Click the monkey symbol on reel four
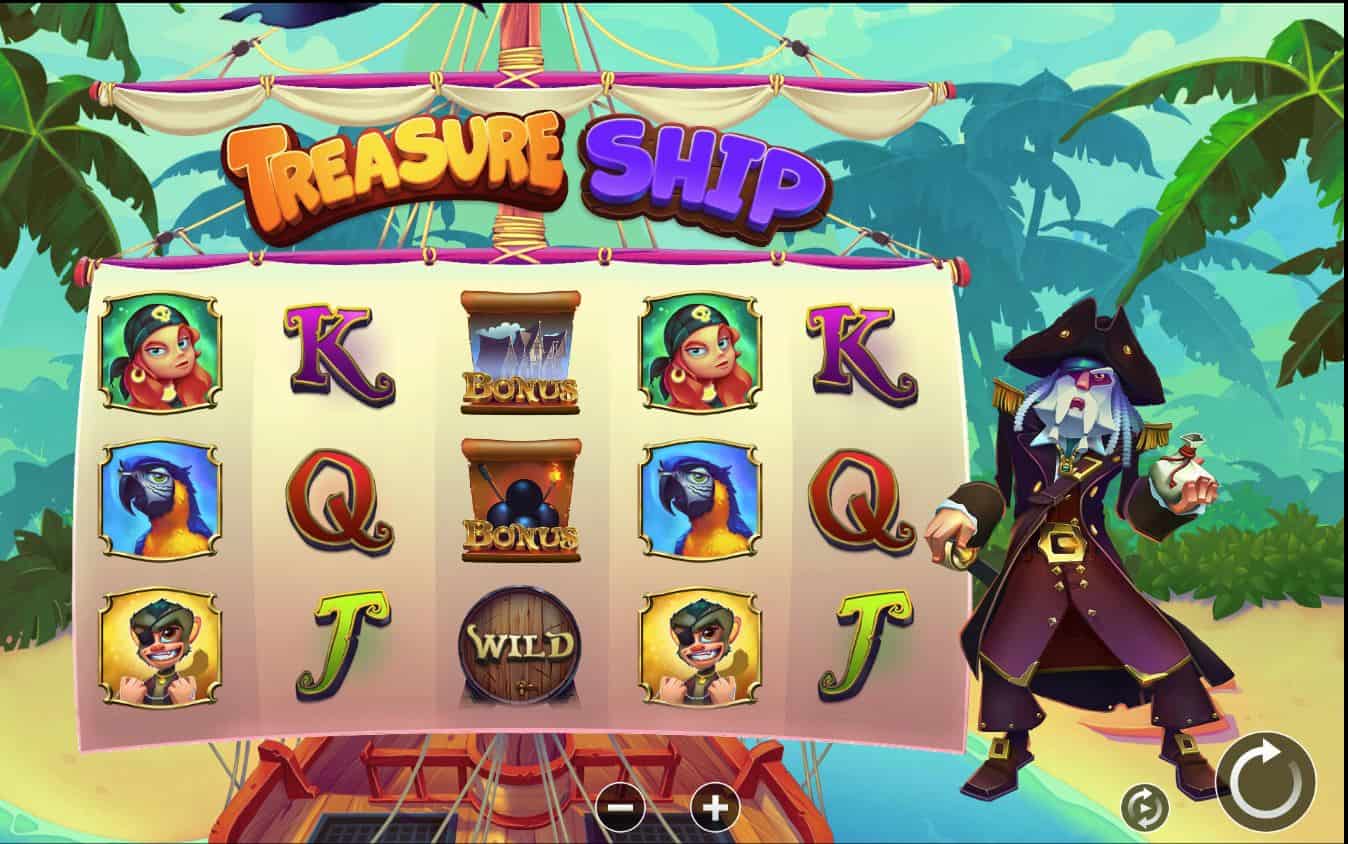Screen dimensions: 1348x844 click(700, 645)
